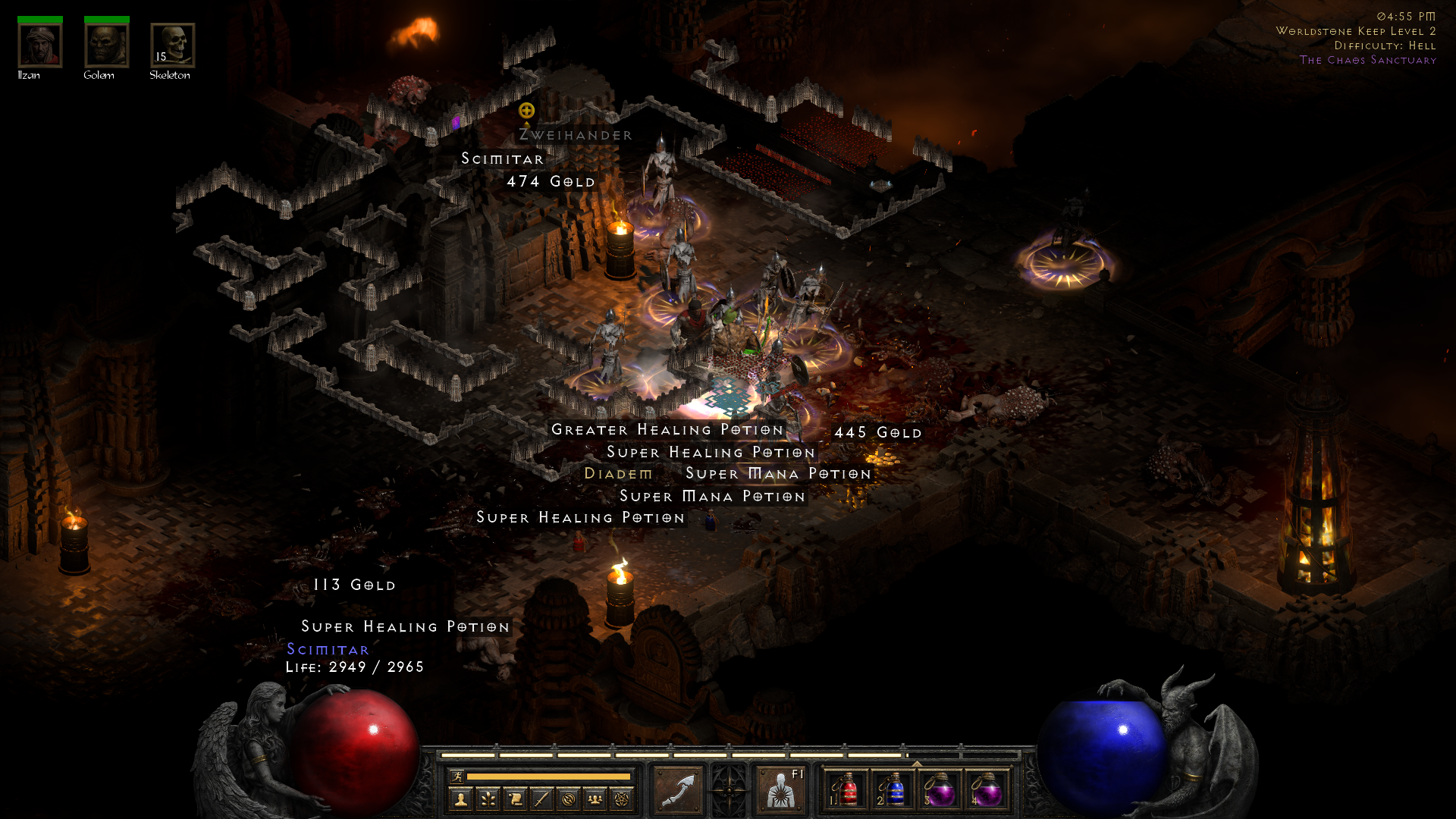
Task: Select the F1 right-click skill slot
Action: click(781, 790)
